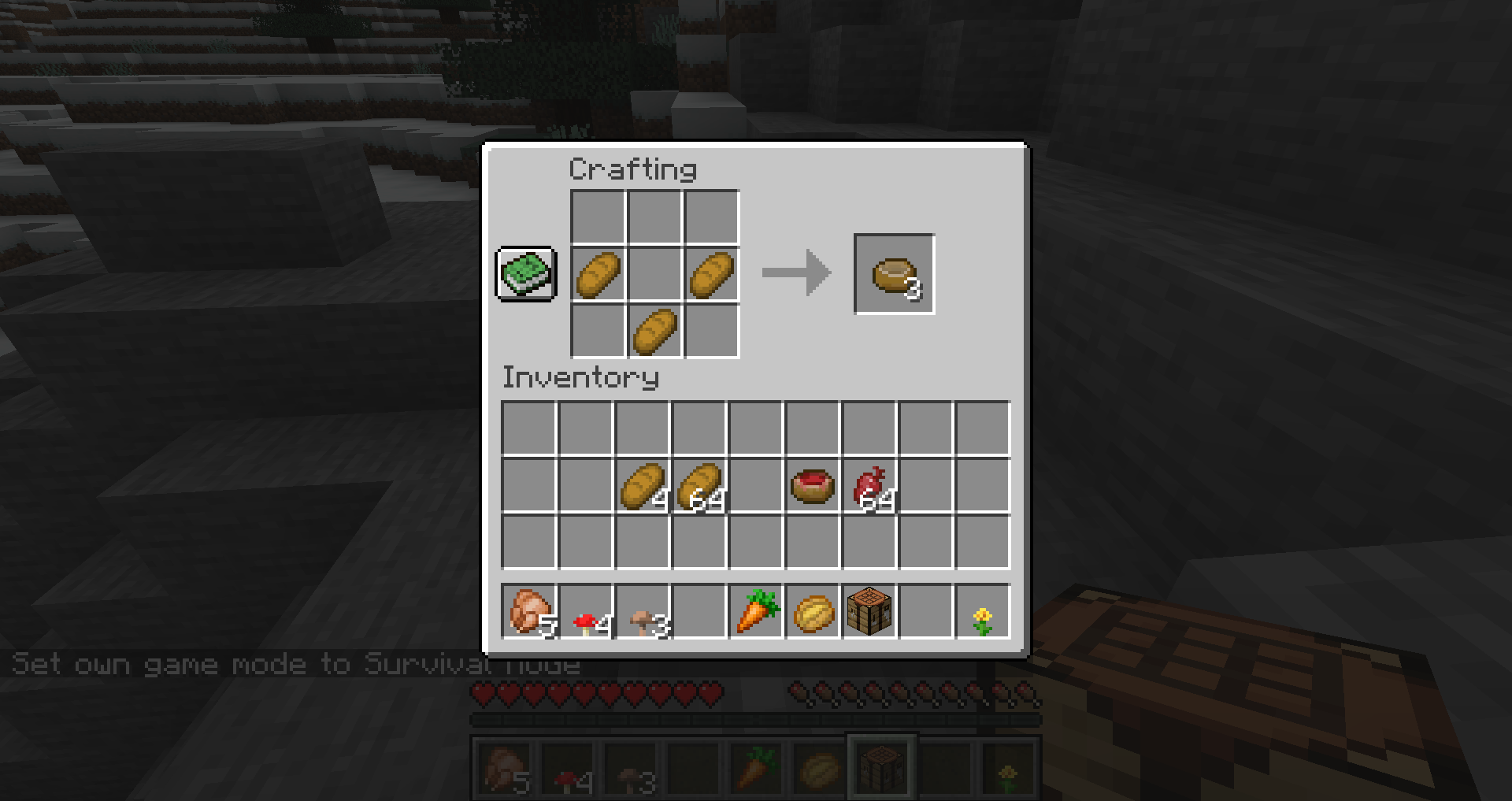
Task: Click an empty top inventory row slot
Action: point(528,427)
